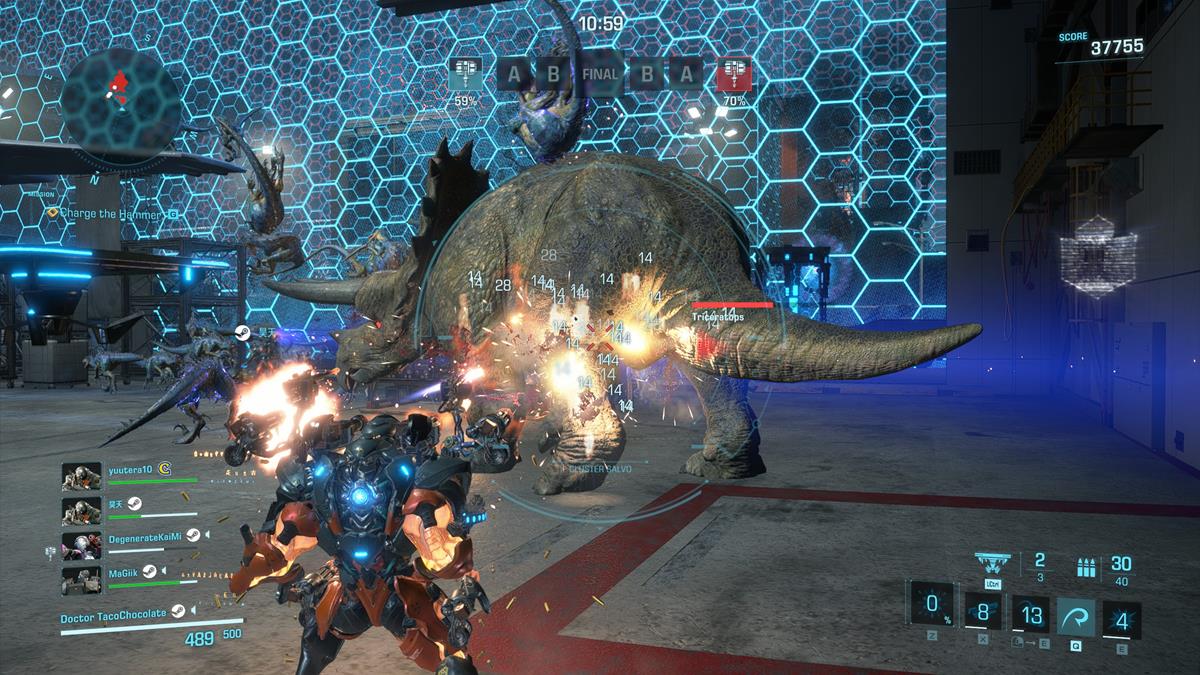Choose MaGiik's portrait in the squad list

tap(81, 580)
